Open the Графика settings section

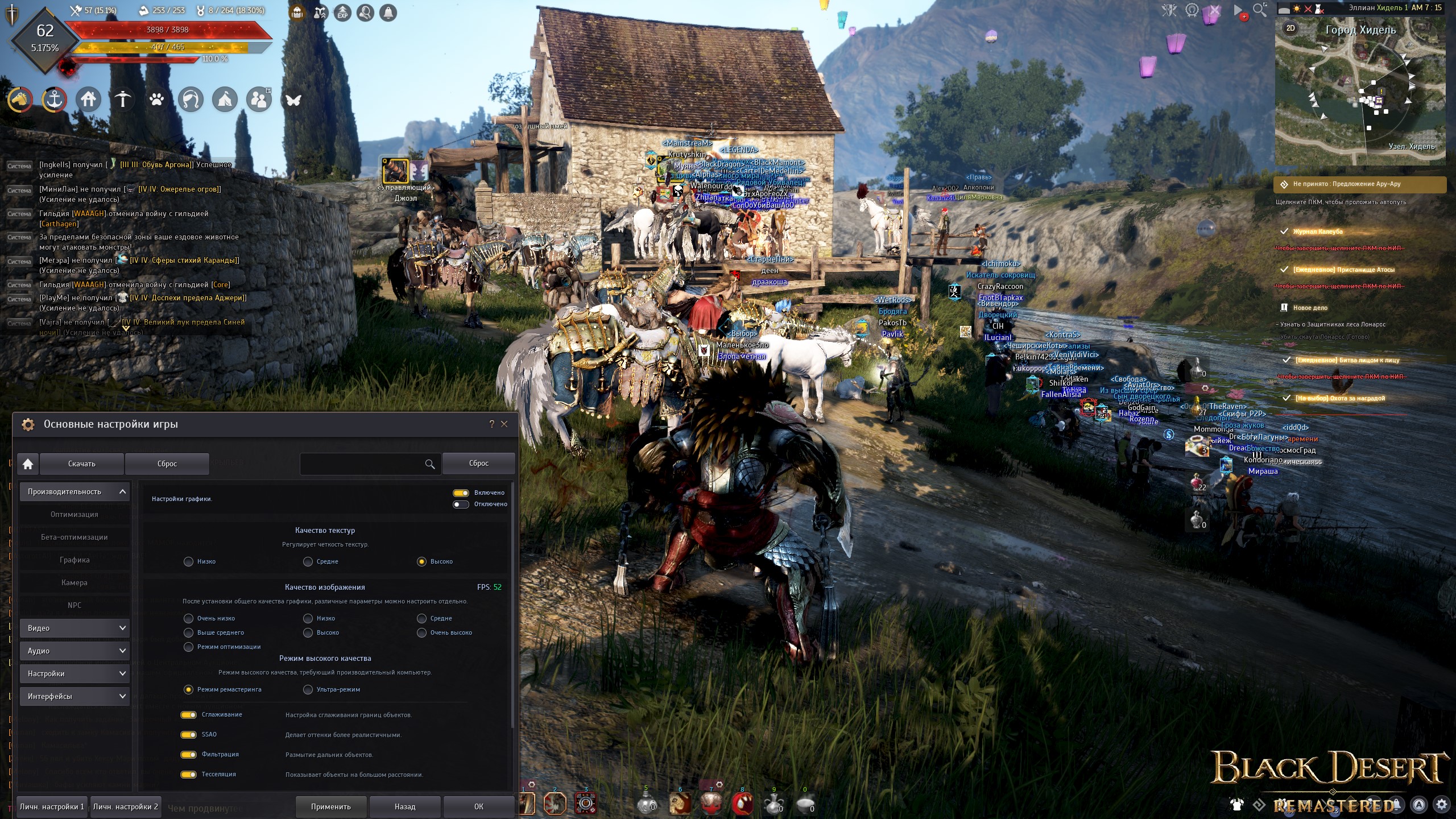click(x=75, y=560)
